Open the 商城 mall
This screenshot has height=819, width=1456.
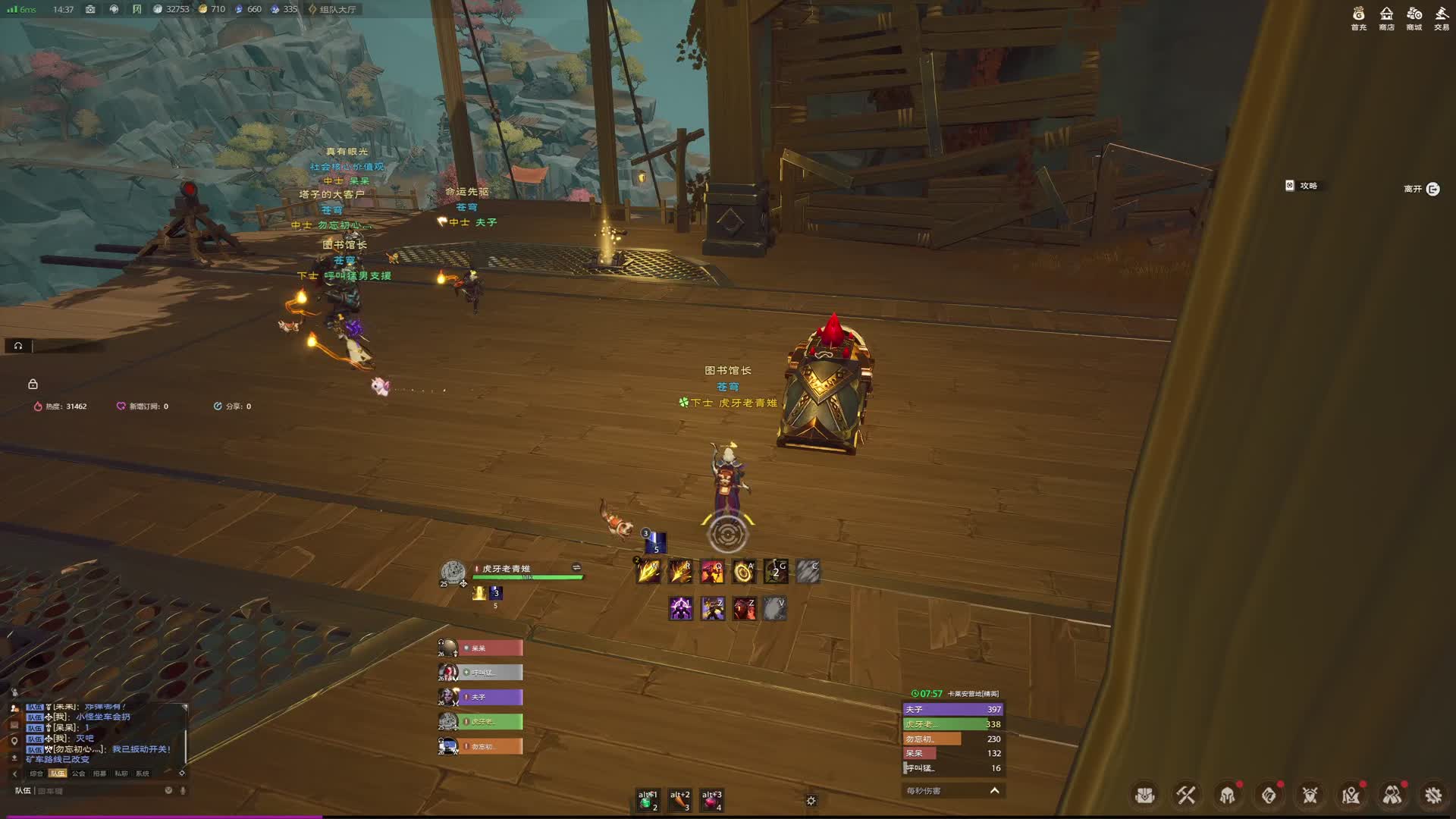[1414, 17]
